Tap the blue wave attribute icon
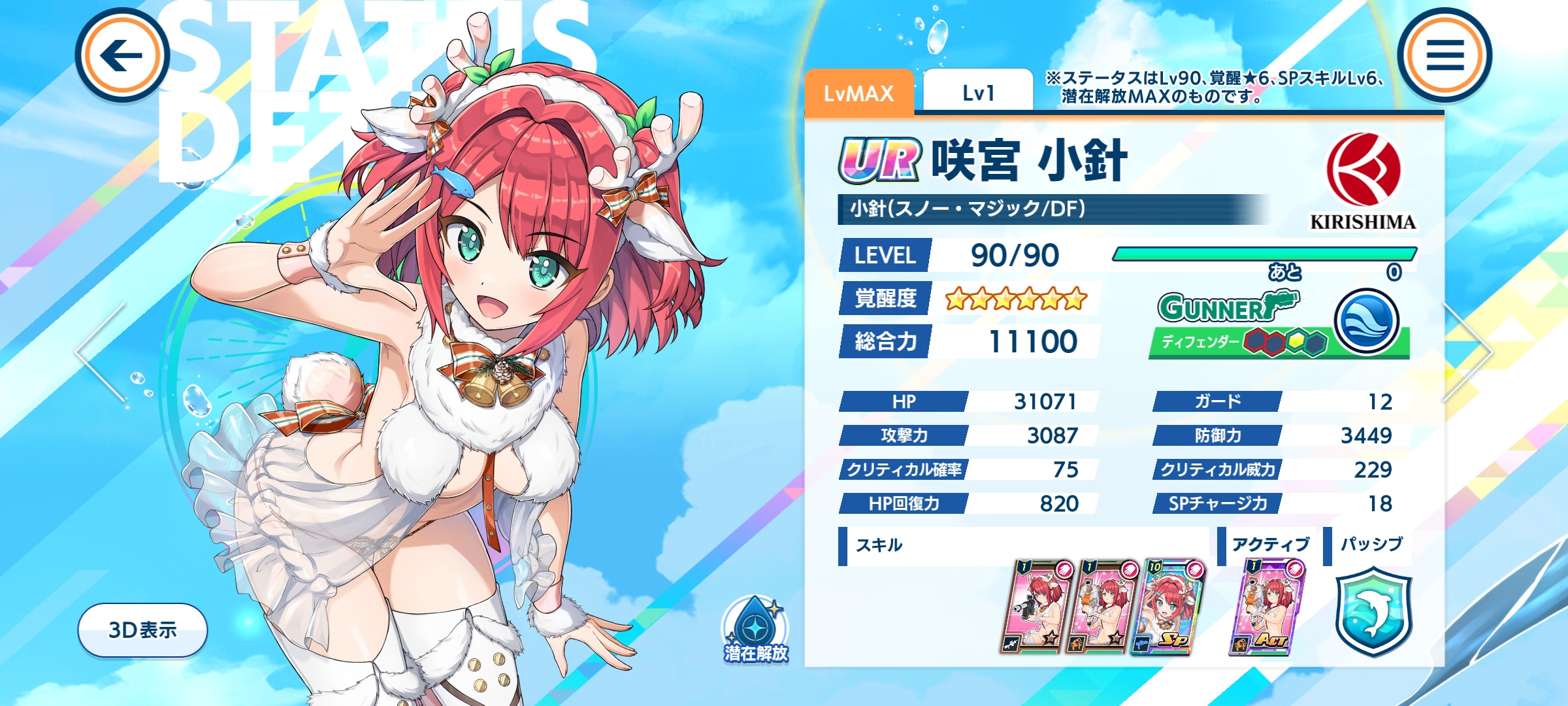Screen dimensions: 1568x706 point(1366,322)
